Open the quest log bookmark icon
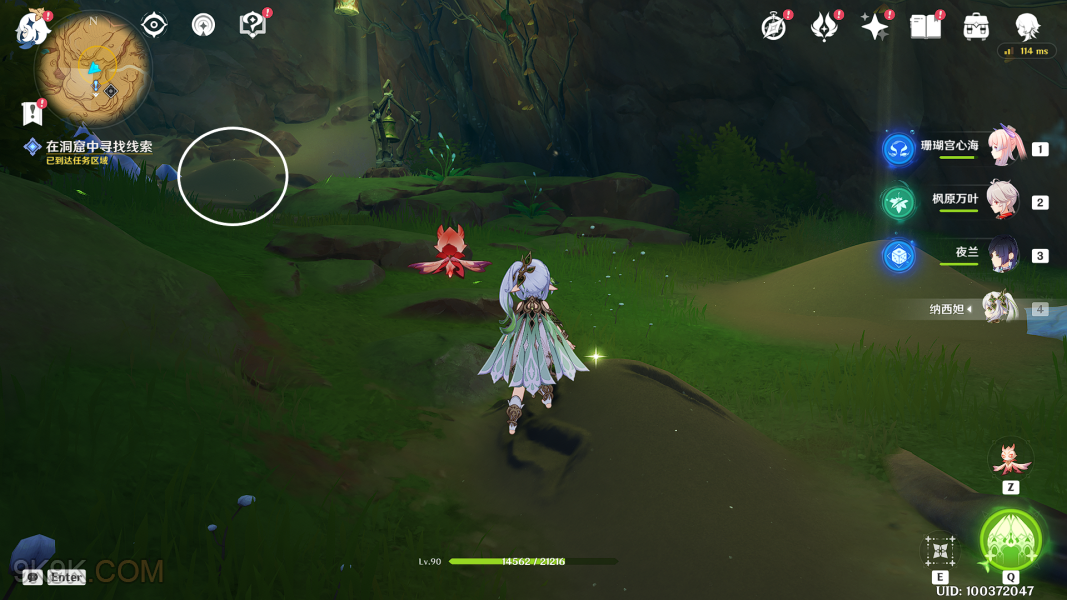 (x=33, y=113)
